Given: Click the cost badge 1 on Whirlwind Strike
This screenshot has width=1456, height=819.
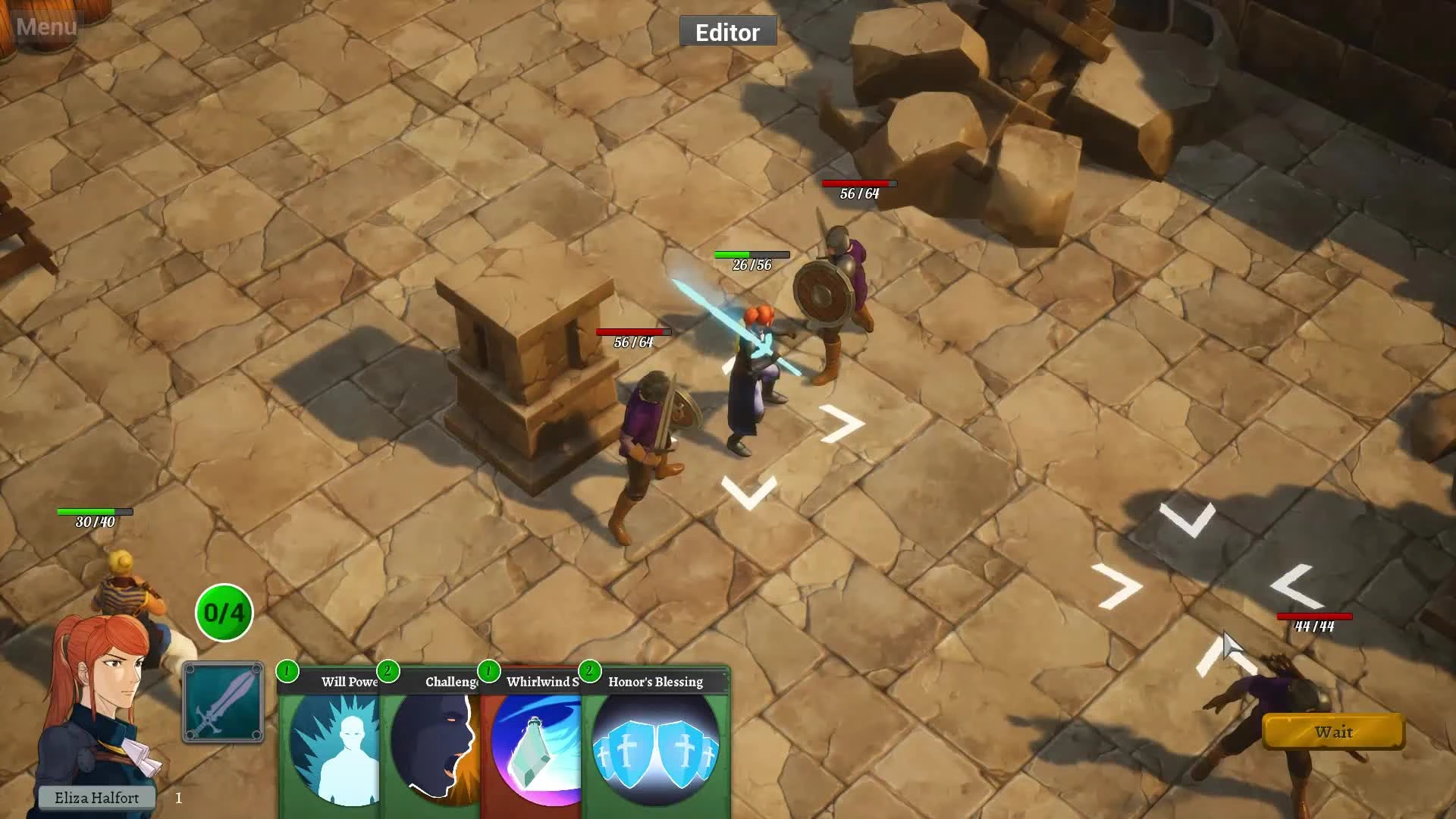Looking at the screenshot, I should tap(488, 670).
